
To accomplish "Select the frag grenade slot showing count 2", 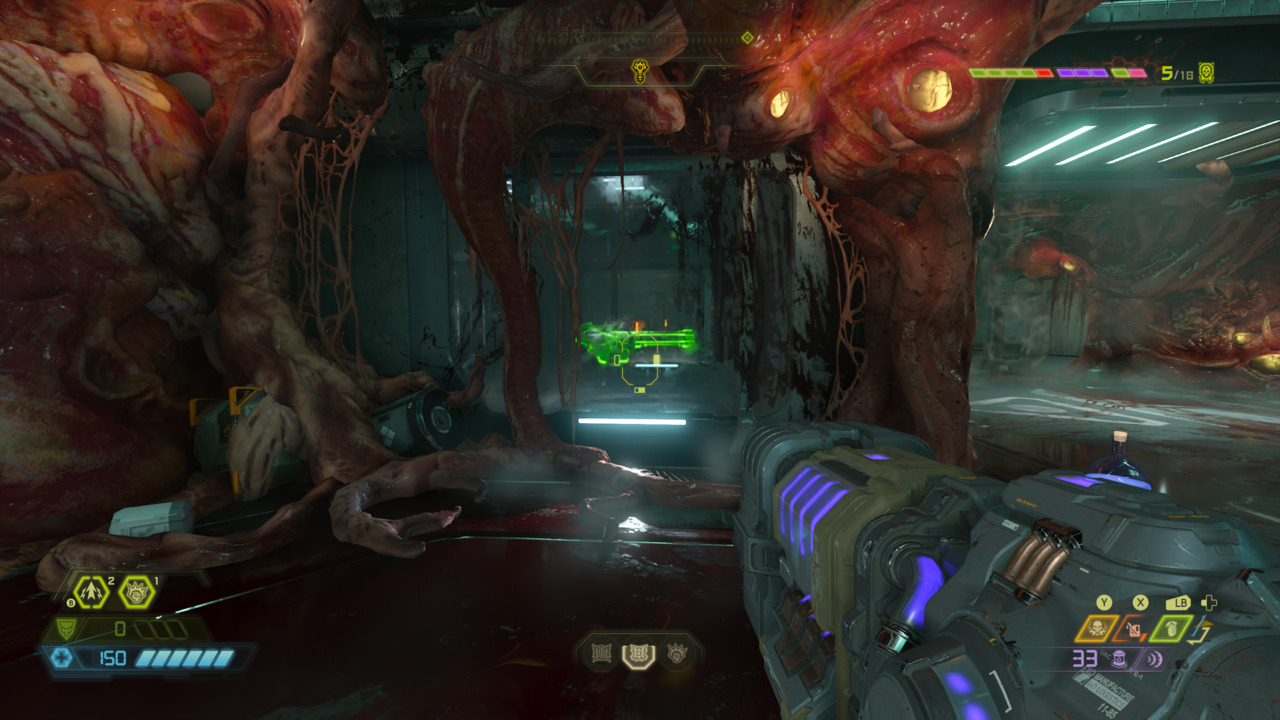I will tap(92, 592).
